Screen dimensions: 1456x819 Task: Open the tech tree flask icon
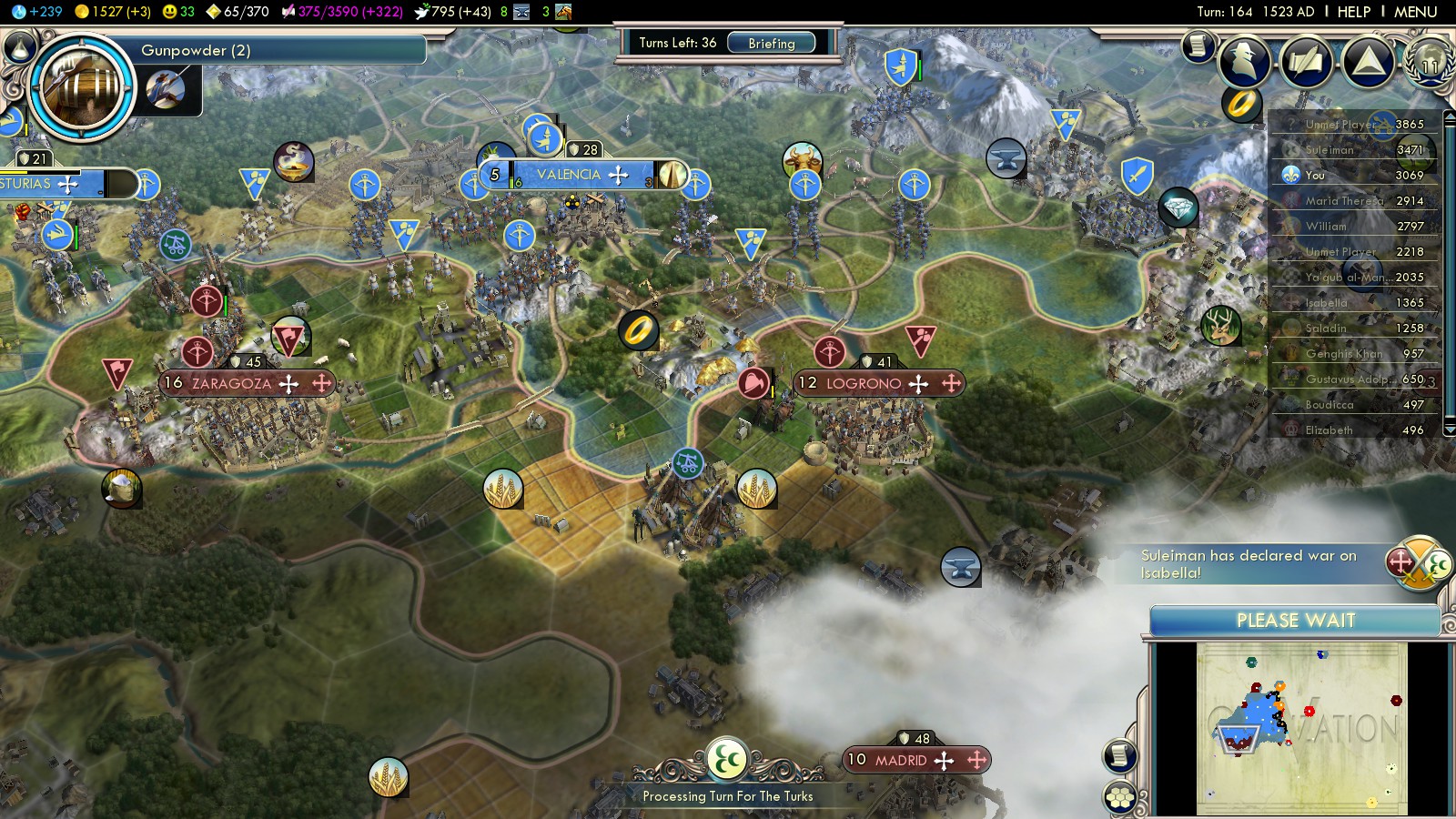(20, 45)
